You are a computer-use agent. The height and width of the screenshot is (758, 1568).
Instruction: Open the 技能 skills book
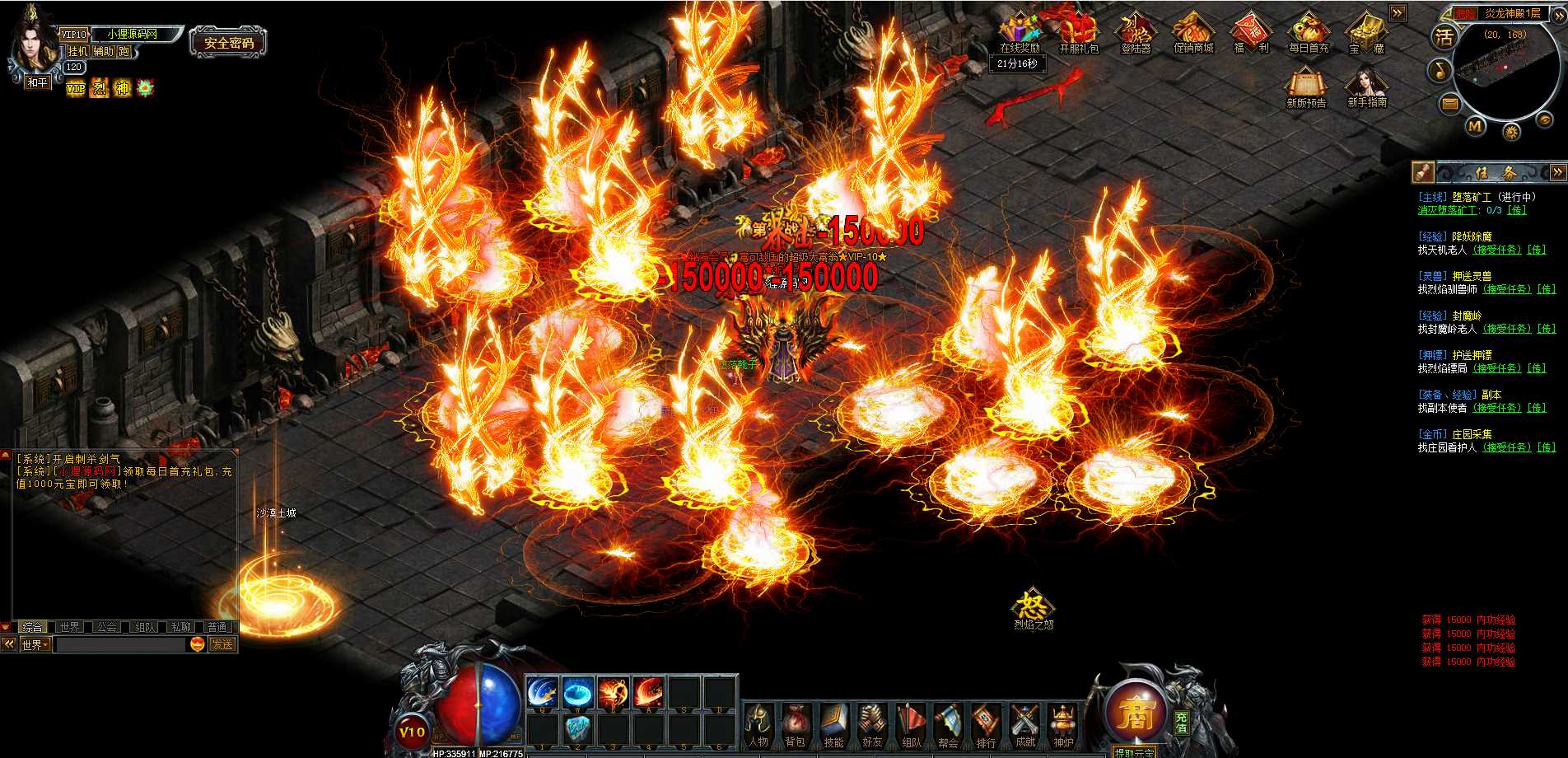[834, 725]
